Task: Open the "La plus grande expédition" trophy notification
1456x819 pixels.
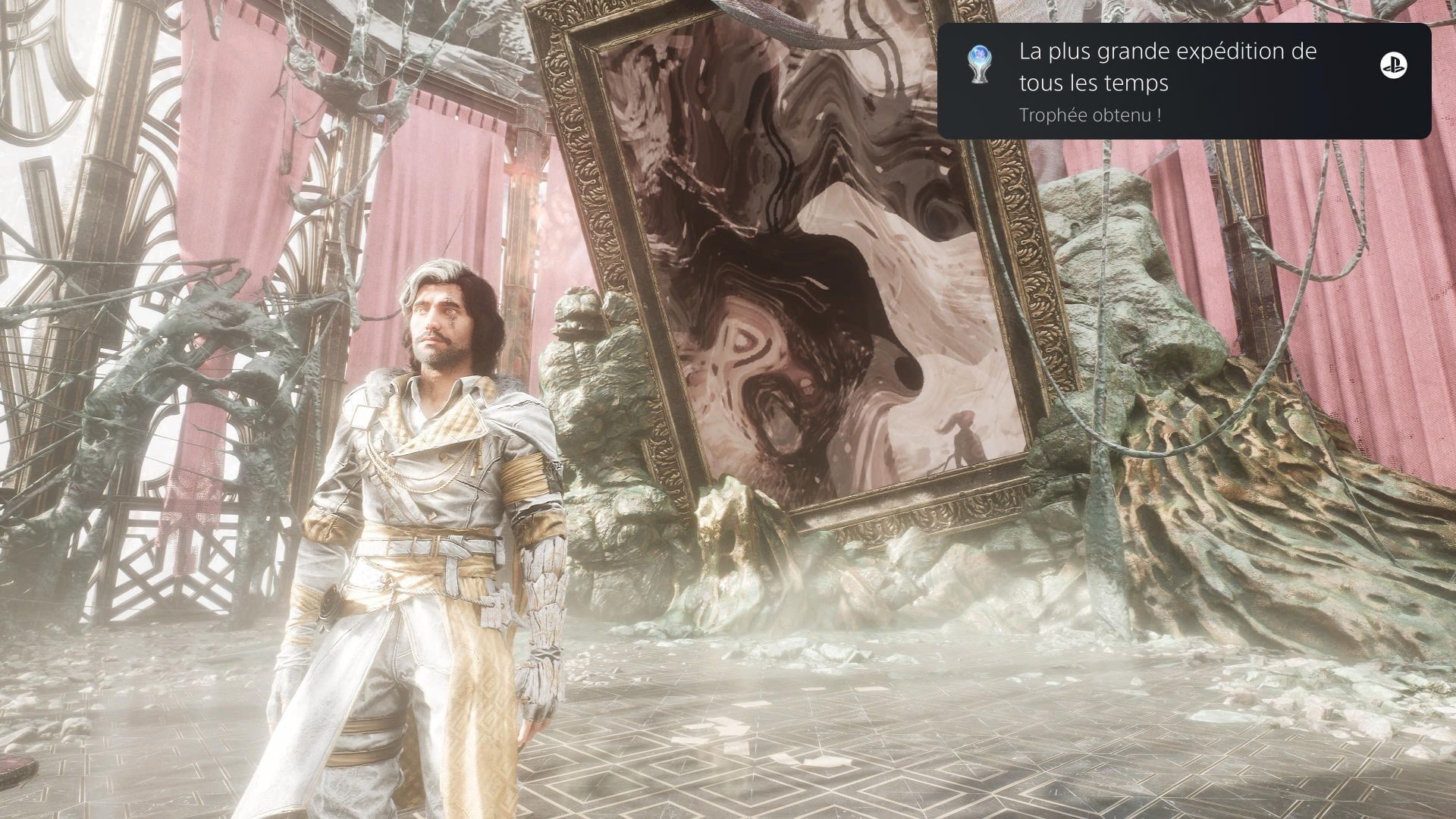Action: [x=1166, y=81]
